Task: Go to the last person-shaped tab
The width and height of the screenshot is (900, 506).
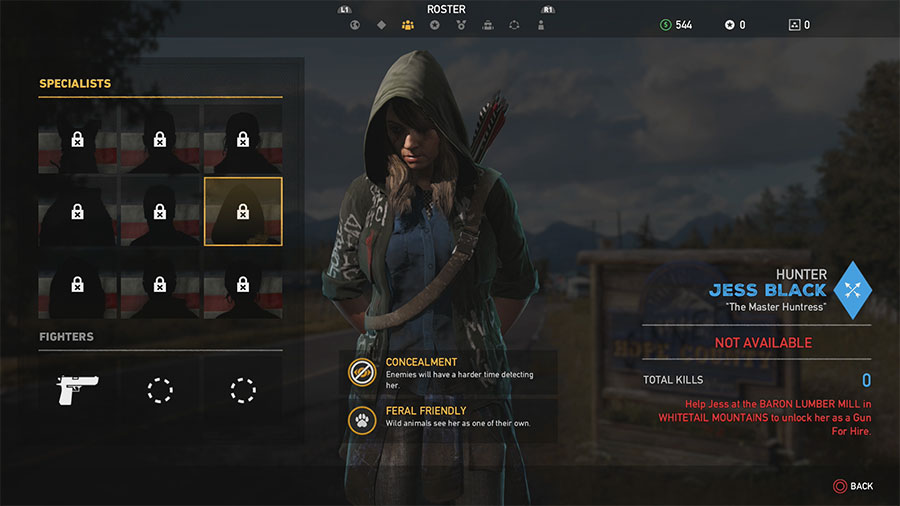Action: coord(541,25)
